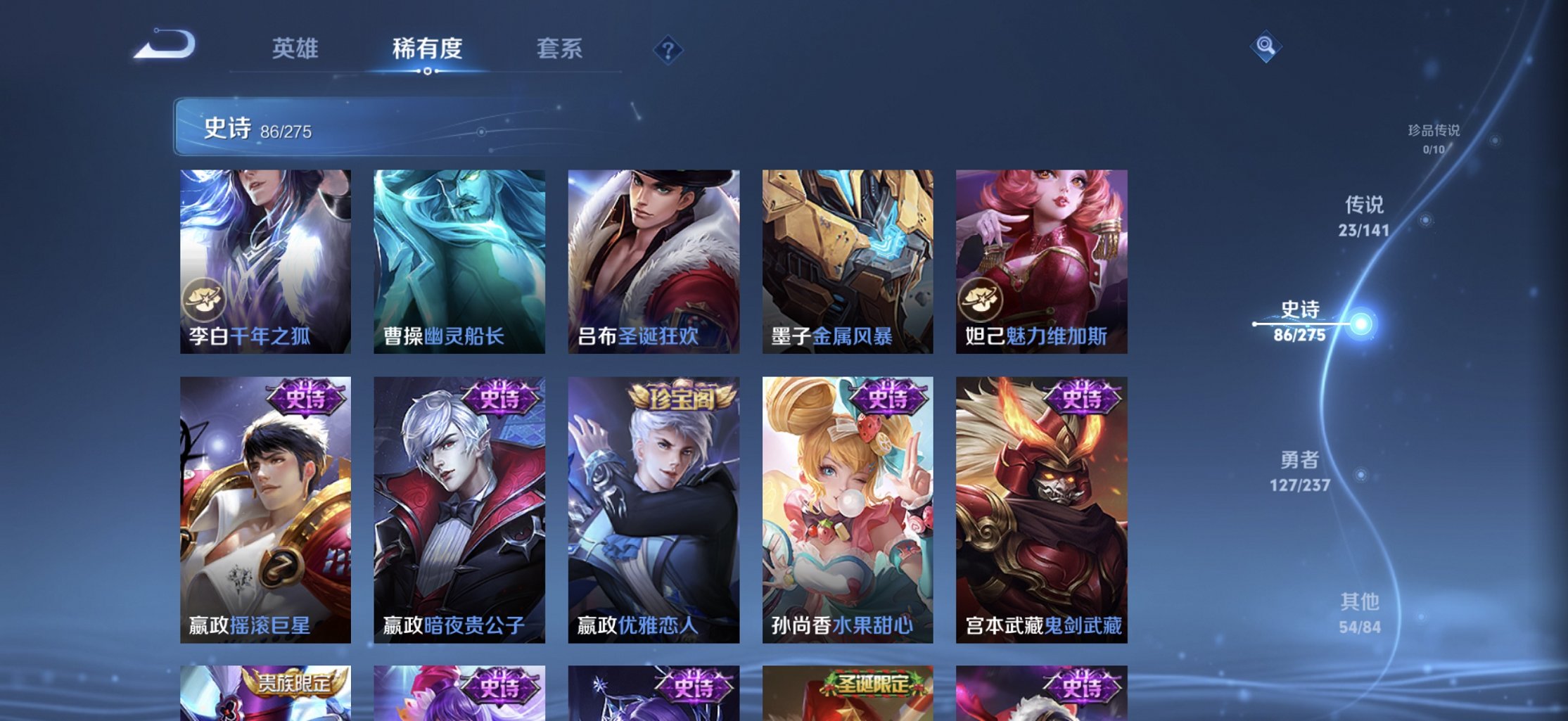1568x721 pixels.
Task: Switch to the 套系 tab
Action: (559, 49)
